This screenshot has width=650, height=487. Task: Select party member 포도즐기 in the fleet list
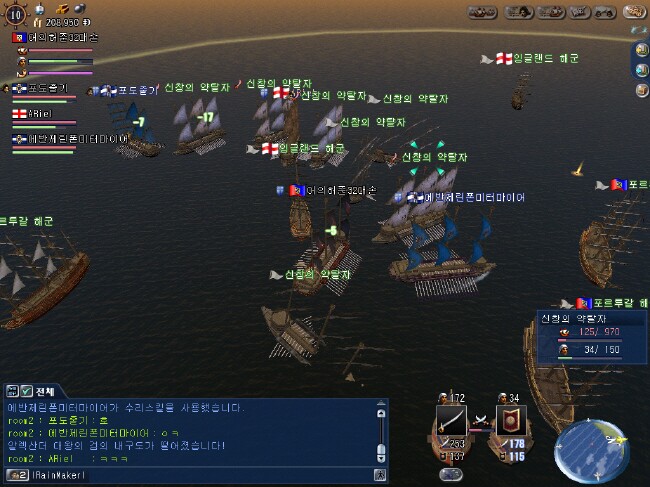click(x=42, y=90)
